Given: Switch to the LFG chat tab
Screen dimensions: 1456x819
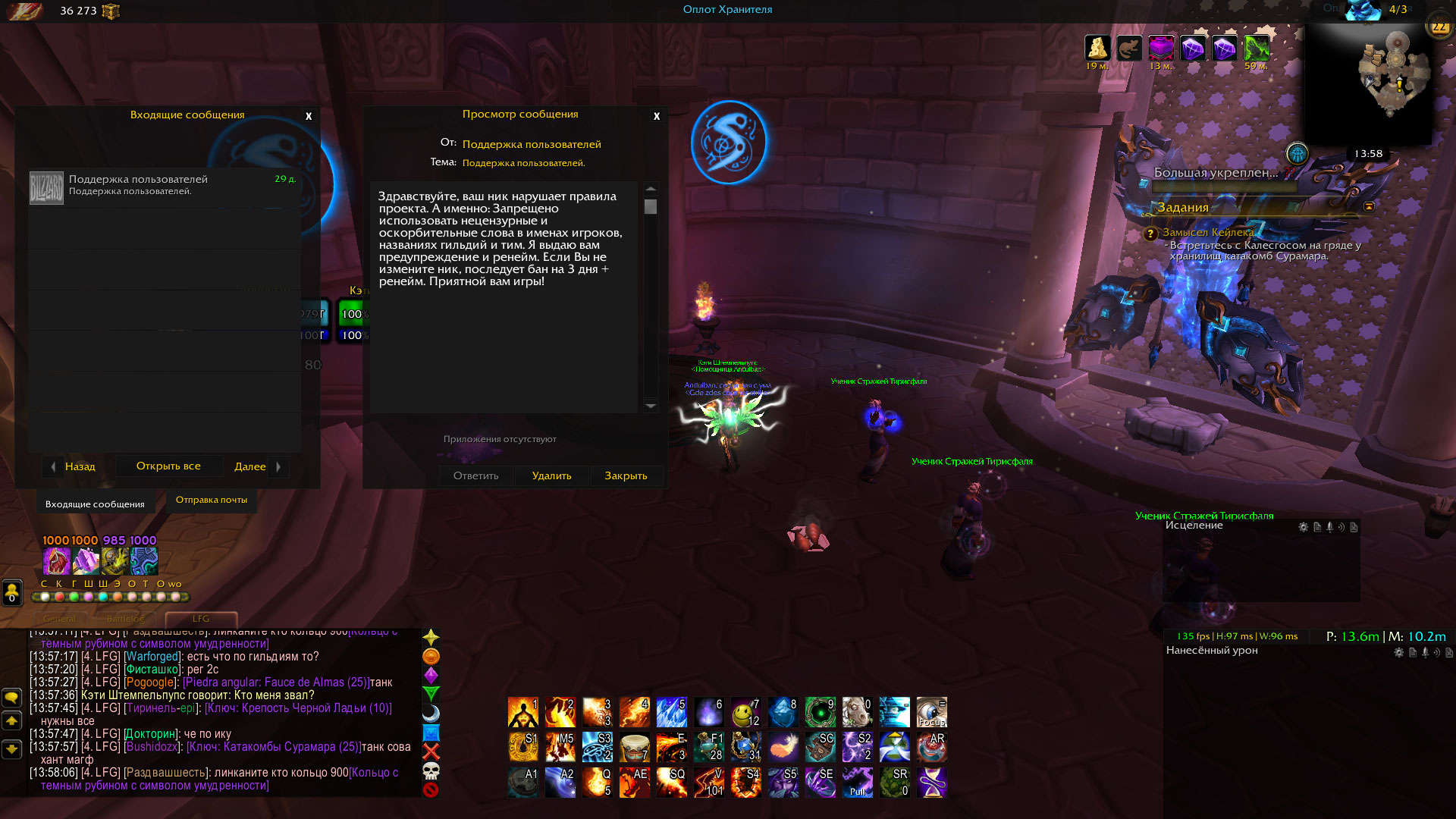Looking at the screenshot, I should pyautogui.click(x=201, y=619).
